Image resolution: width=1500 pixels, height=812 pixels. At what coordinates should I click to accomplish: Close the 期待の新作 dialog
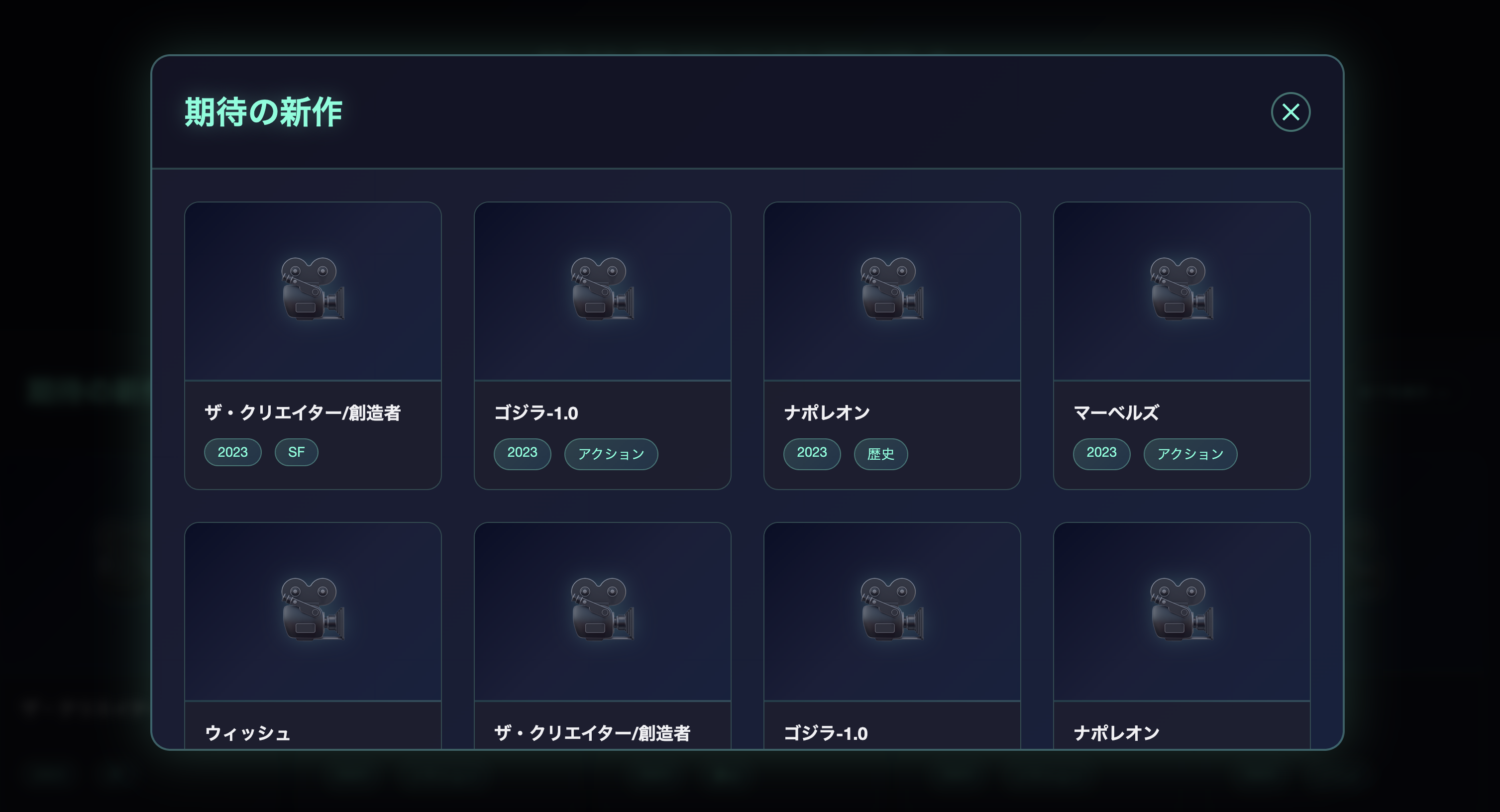click(x=1290, y=111)
